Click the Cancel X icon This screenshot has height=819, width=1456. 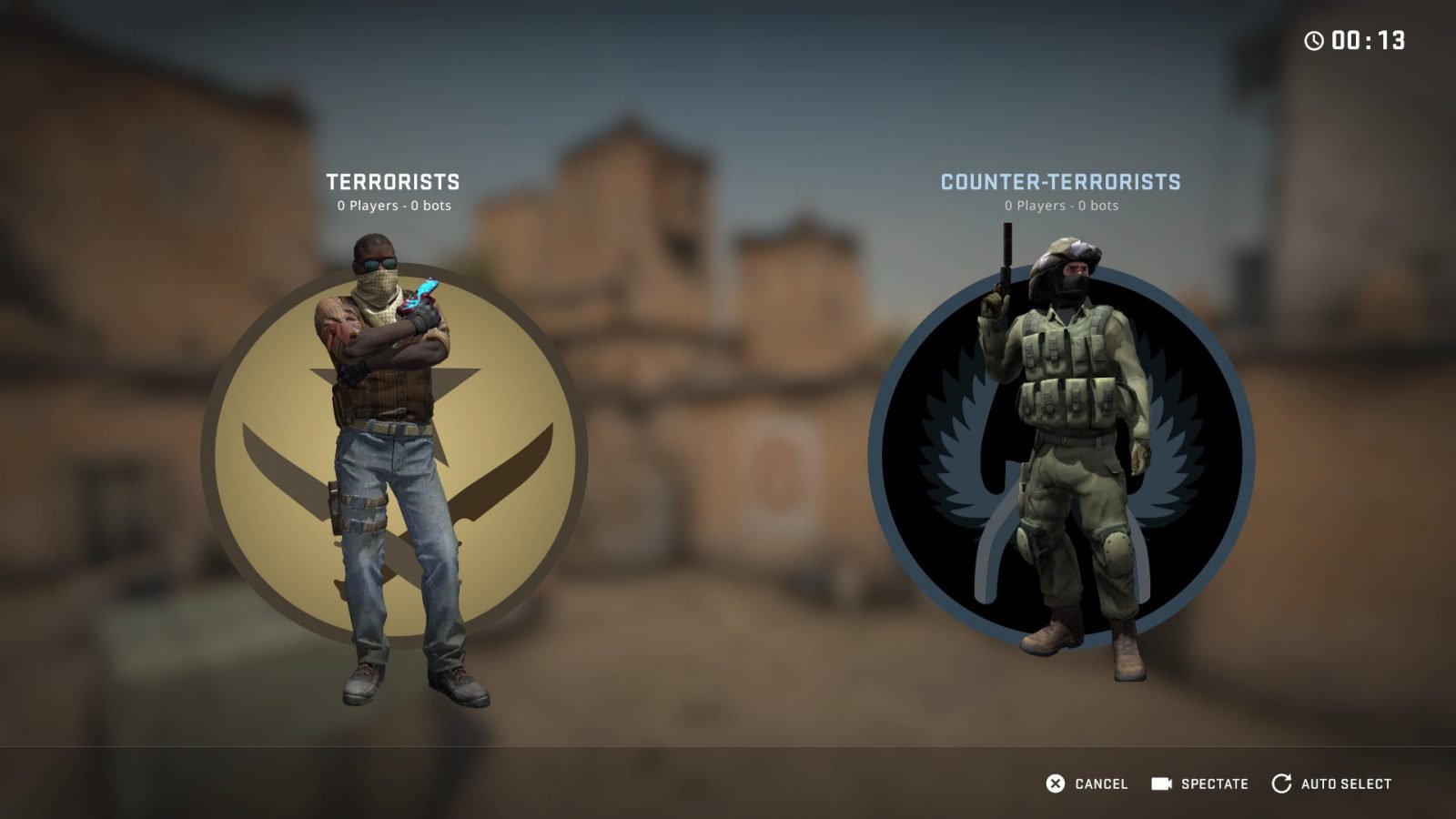(x=1055, y=783)
